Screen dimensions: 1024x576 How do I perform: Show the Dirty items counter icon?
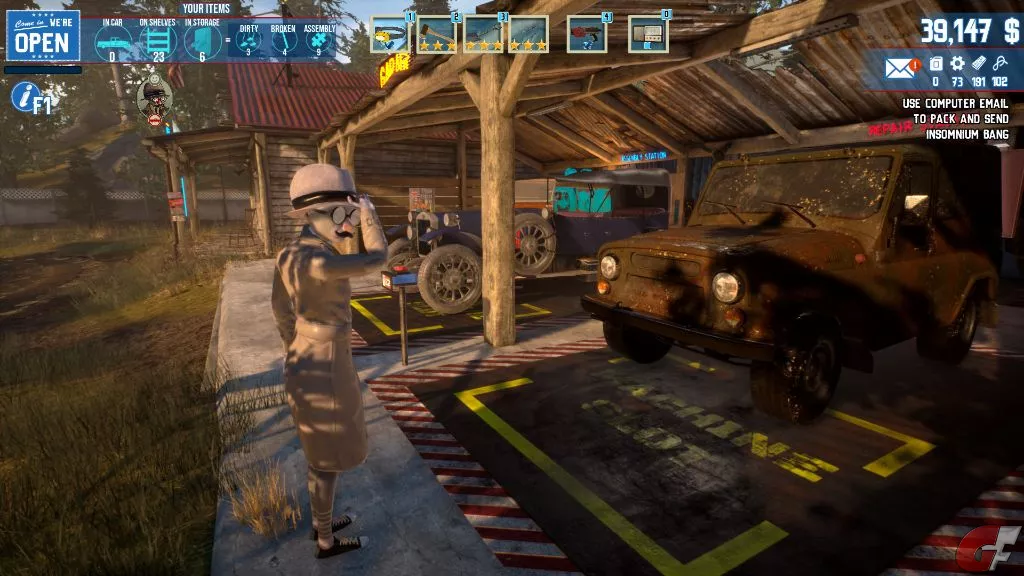pyautogui.click(x=248, y=42)
